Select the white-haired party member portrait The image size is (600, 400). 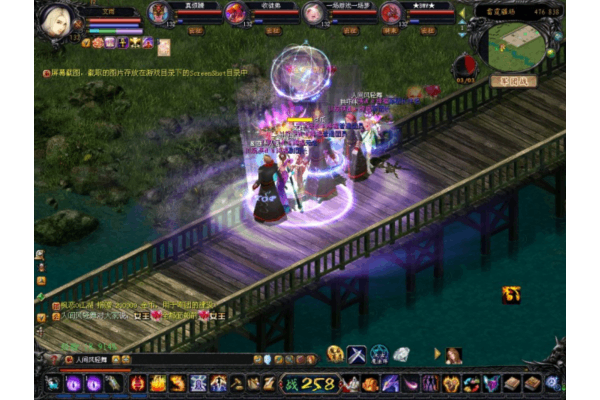point(313,13)
